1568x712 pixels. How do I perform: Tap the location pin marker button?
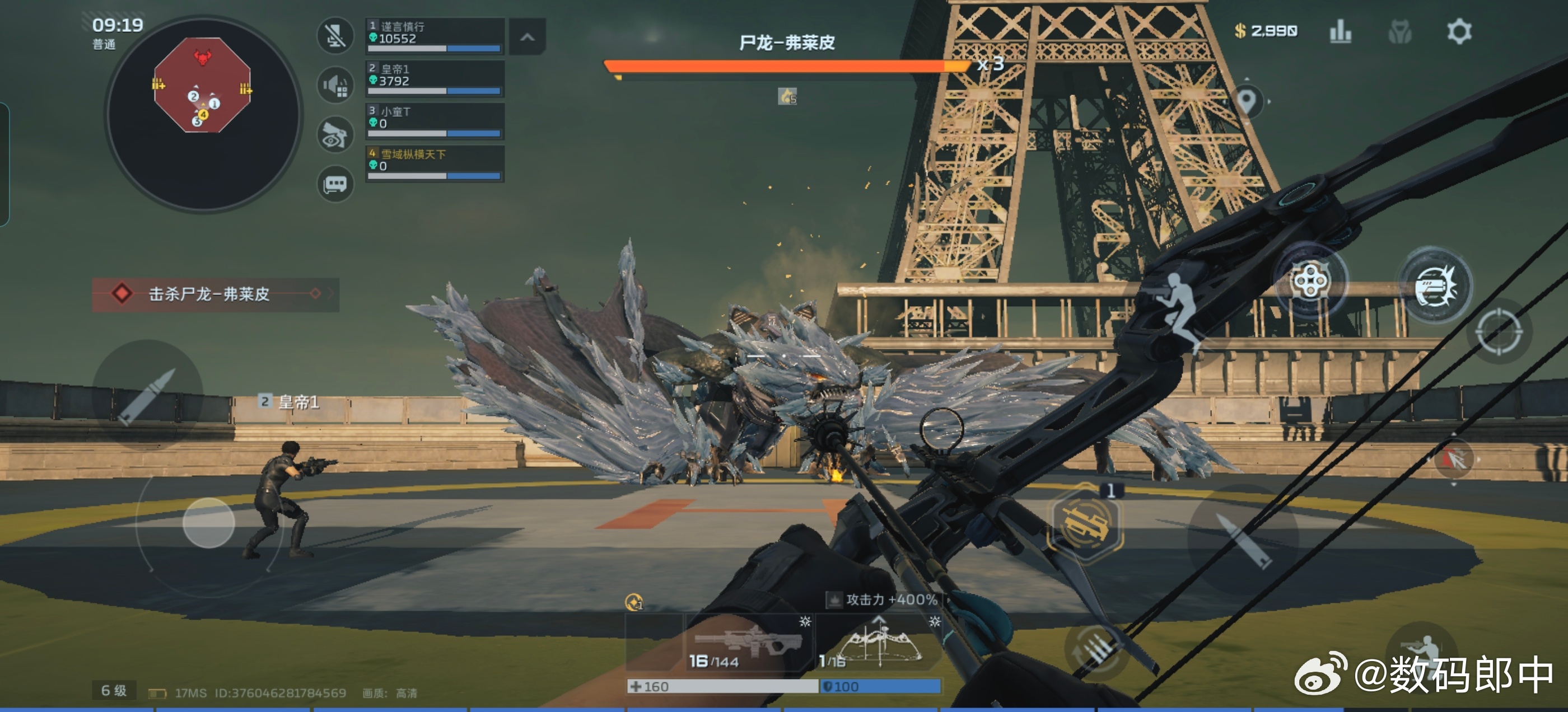(x=1247, y=101)
